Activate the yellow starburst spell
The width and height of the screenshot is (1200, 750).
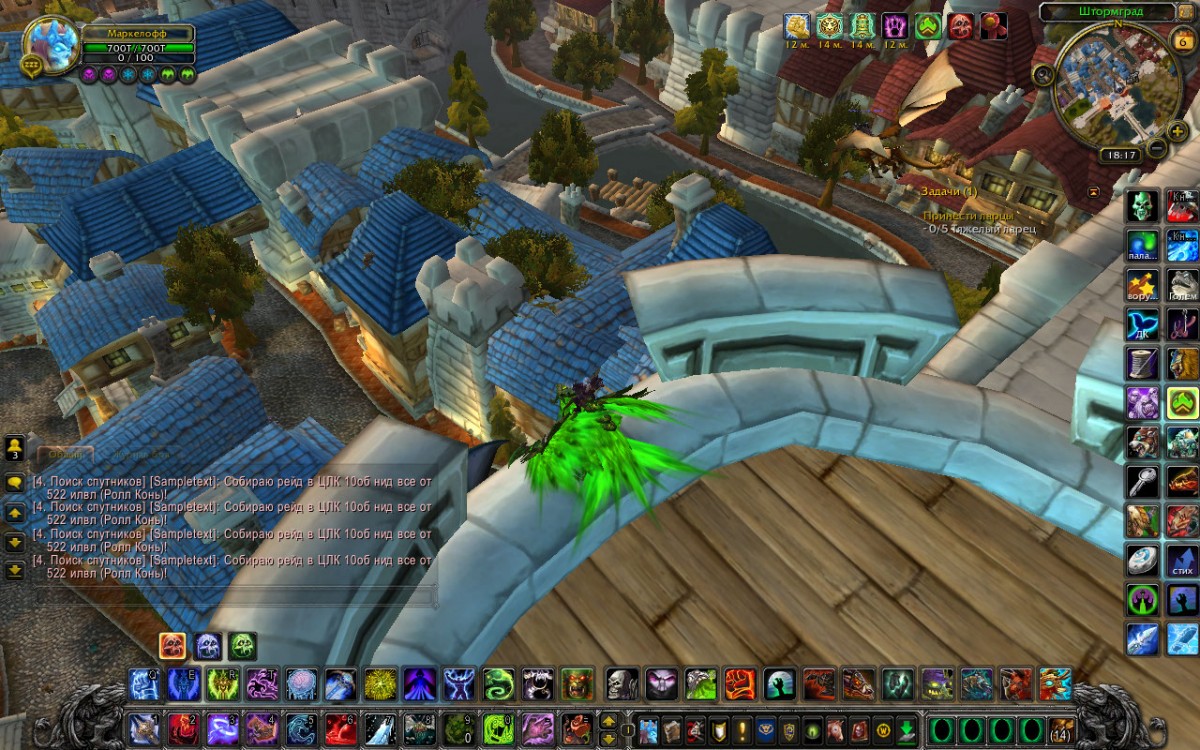(378, 684)
